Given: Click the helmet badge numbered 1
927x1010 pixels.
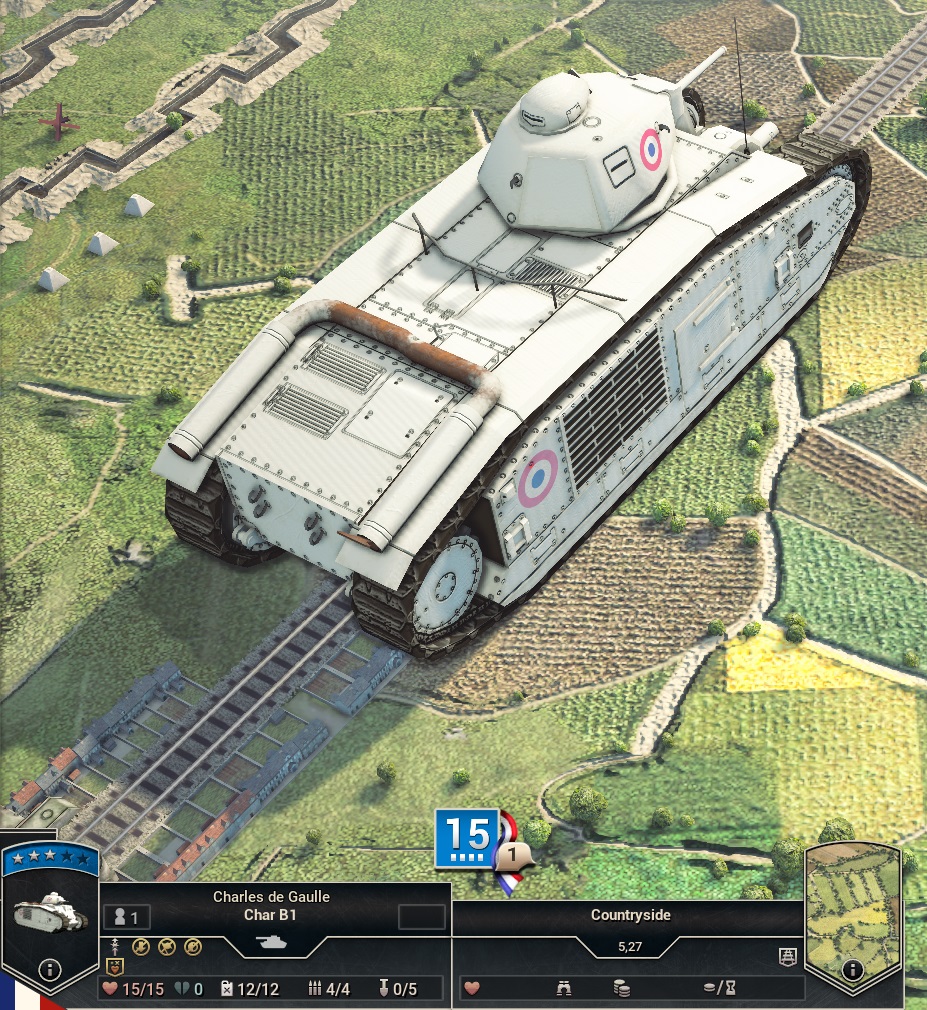Looking at the screenshot, I should pos(514,857).
